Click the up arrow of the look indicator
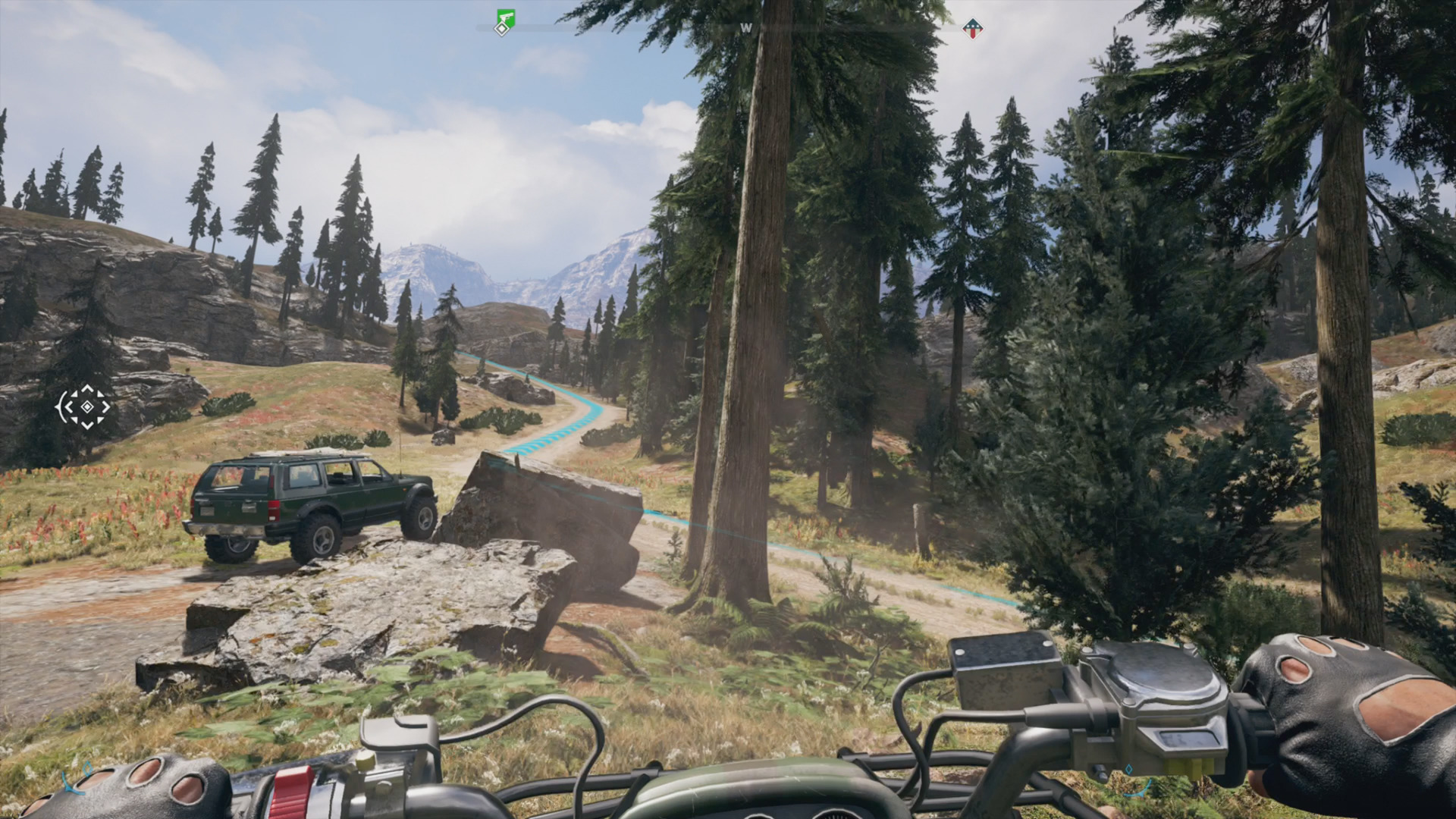 [x=86, y=388]
